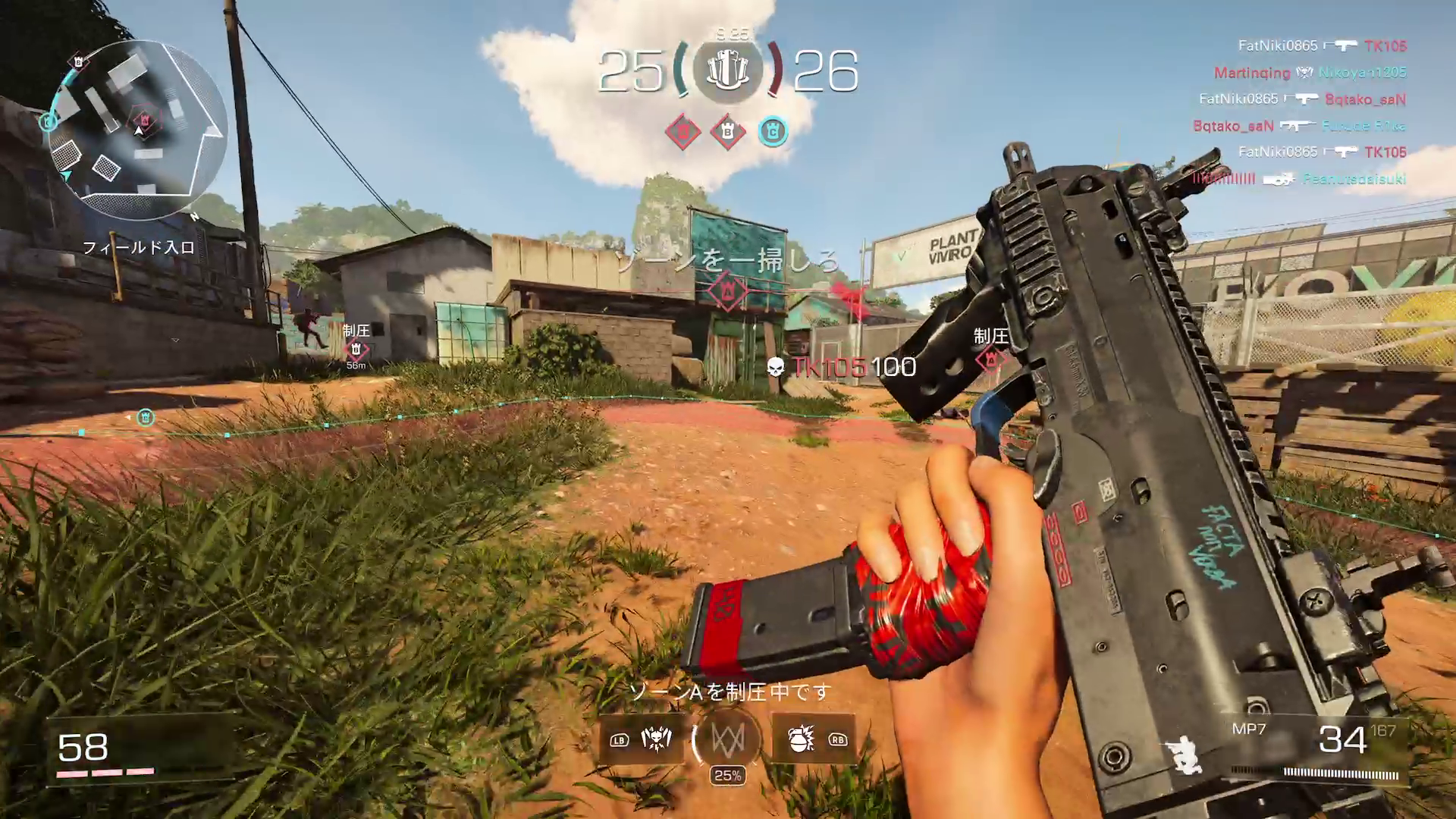Image resolution: width=1456 pixels, height=819 pixels.
Task: Select the Peanutsdaisuki kill feed row
Action: coord(1299,179)
